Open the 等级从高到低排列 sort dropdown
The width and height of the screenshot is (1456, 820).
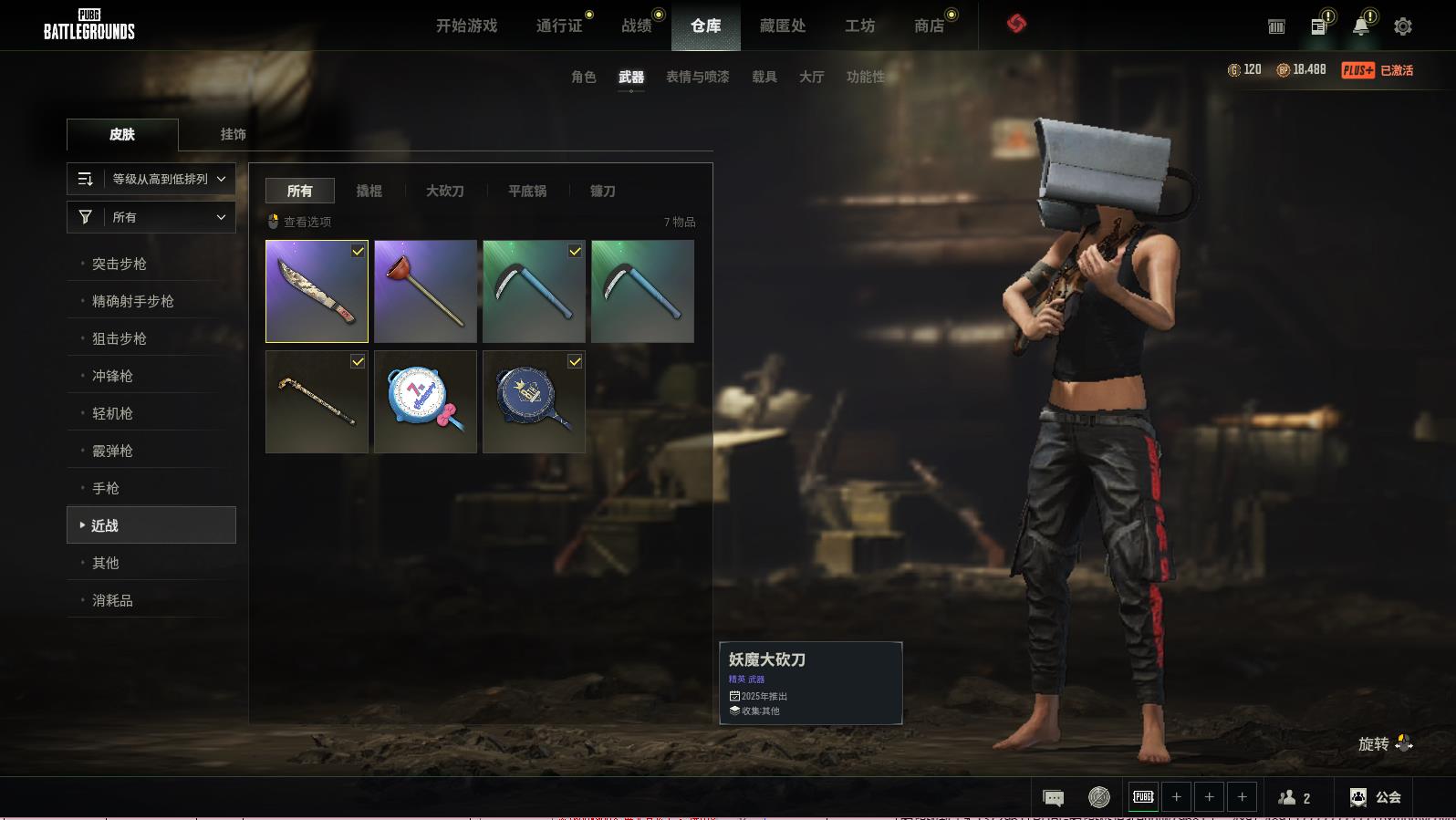151,179
